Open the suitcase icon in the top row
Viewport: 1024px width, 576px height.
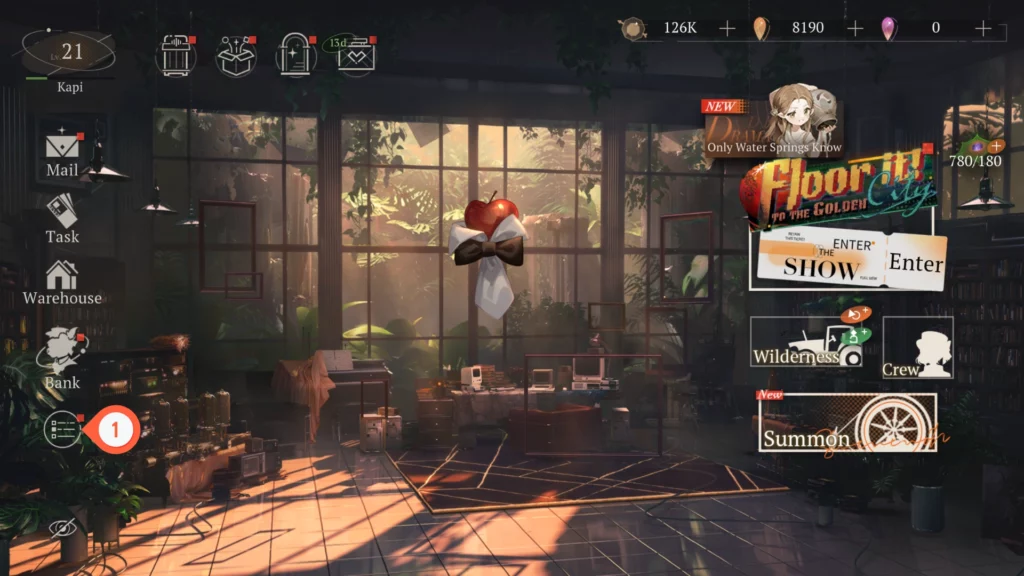point(175,55)
